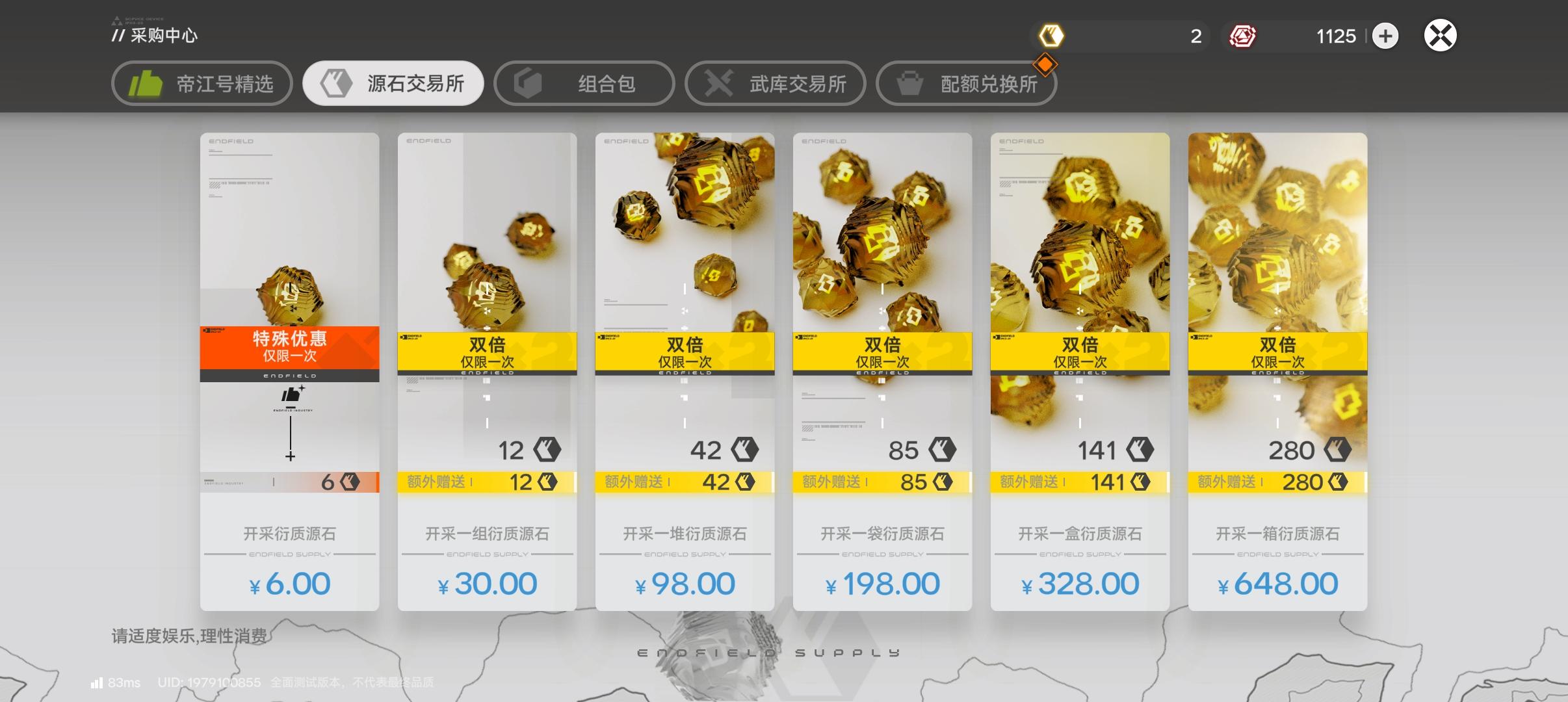This screenshot has width=1568, height=702.
Task: Click the 武库交易所 crossed-weapons icon
Action: [x=718, y=83]
